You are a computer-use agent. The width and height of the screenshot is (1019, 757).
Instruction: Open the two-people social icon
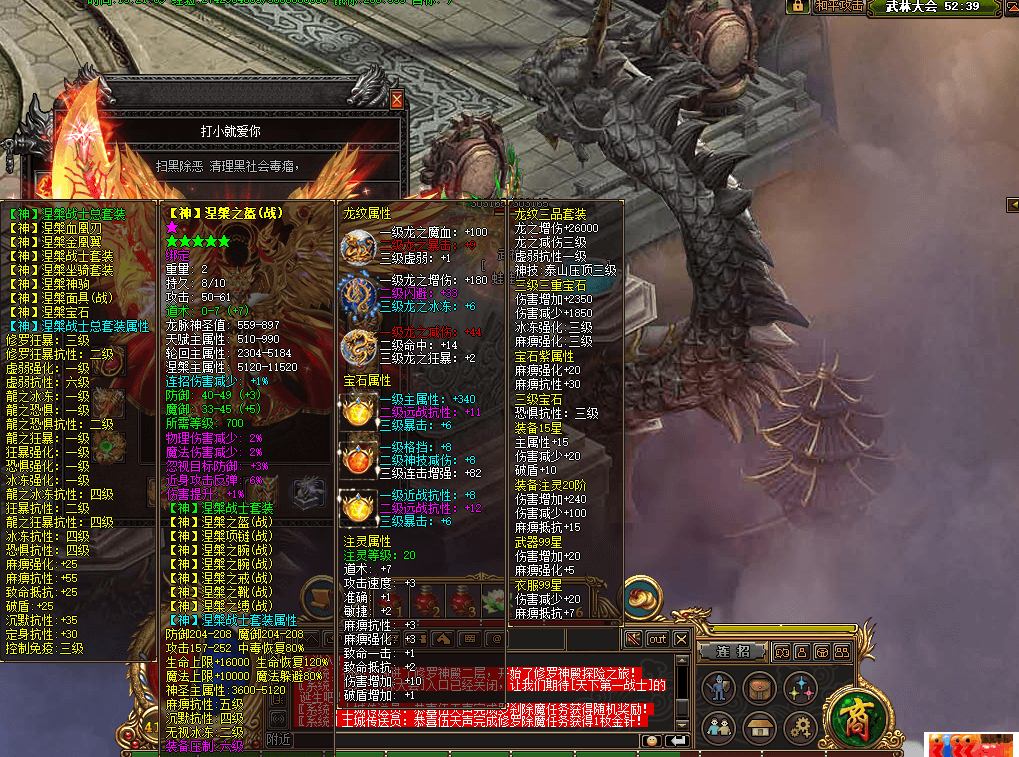coord(719,726)
